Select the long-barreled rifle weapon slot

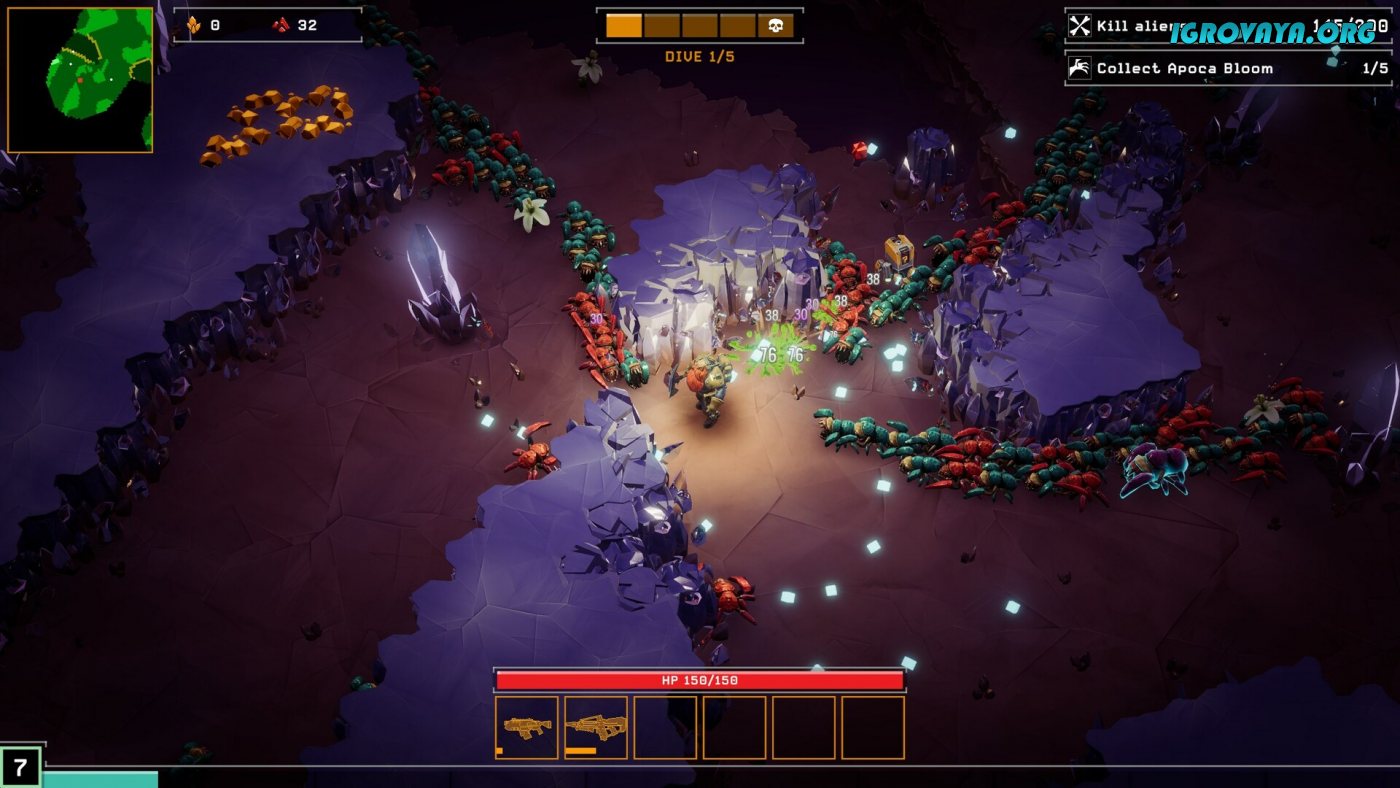[596, 727]
